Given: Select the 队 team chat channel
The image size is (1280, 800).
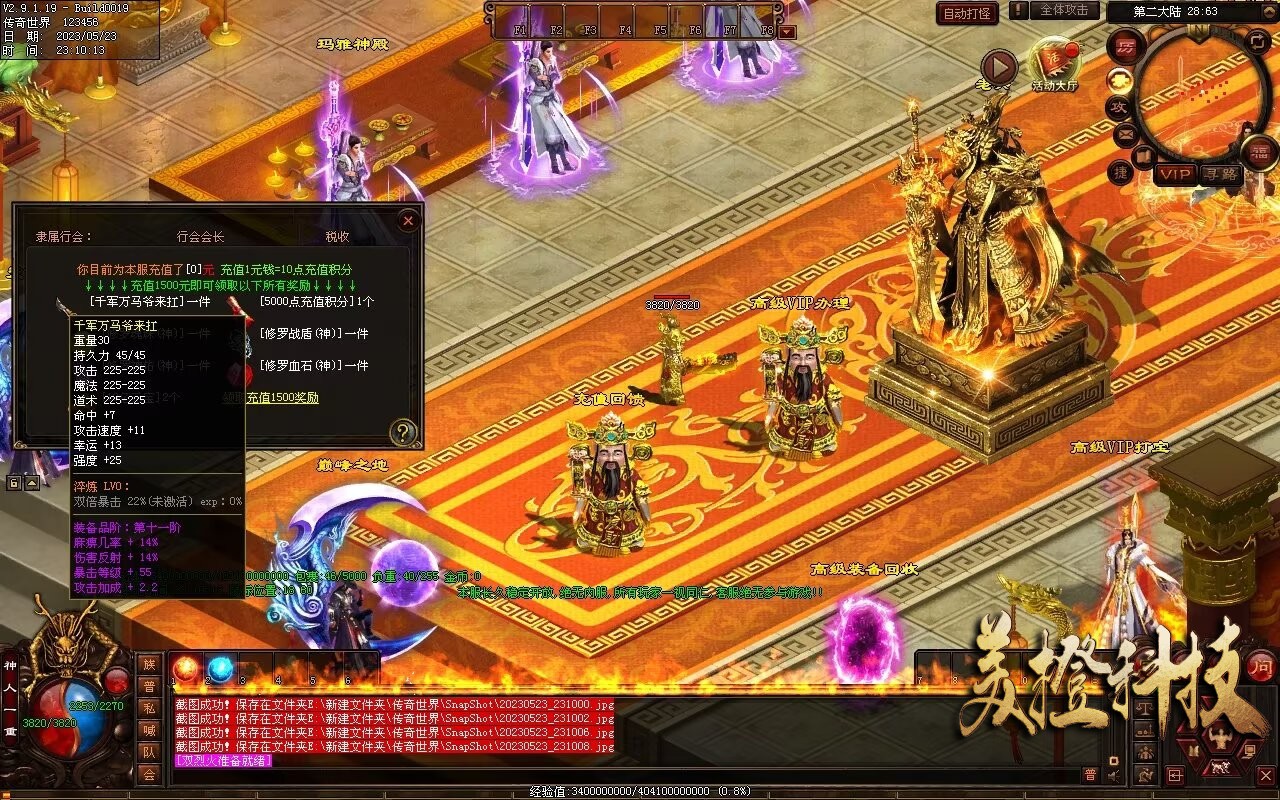Looking at the screenshot, I should [x=149, y=752].
